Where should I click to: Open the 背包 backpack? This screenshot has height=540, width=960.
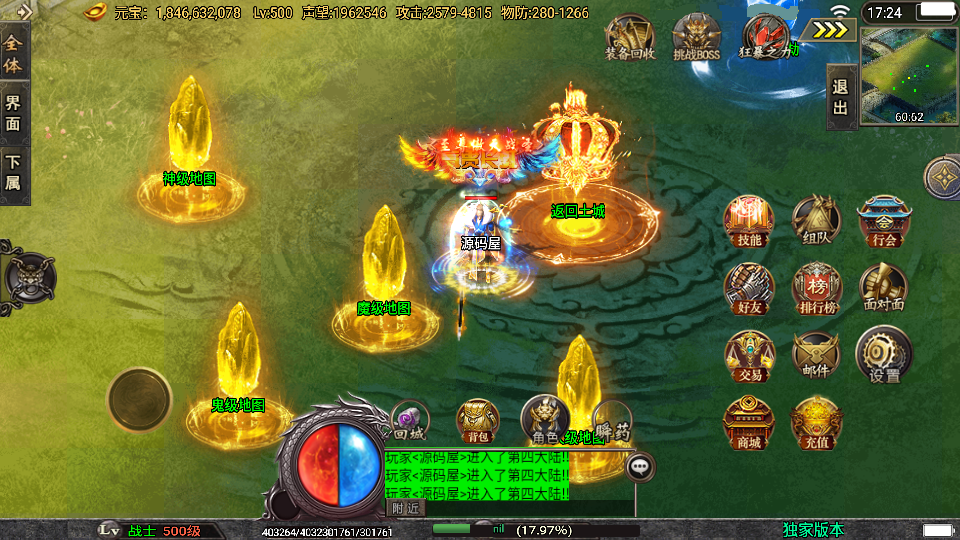(x=477, y=421)
